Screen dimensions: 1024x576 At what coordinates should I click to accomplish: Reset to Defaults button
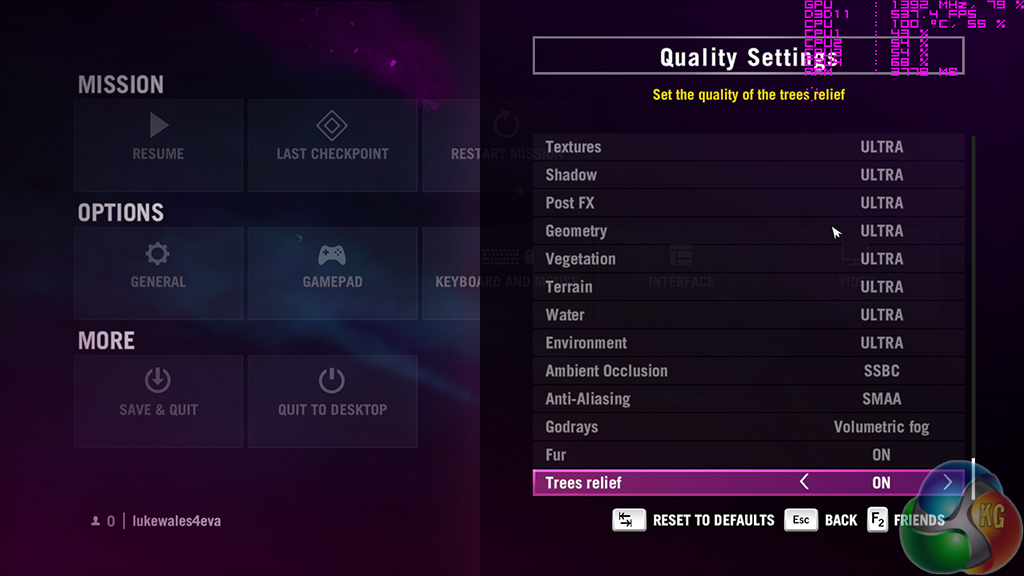pyautogui.click(x=694, y=520)
